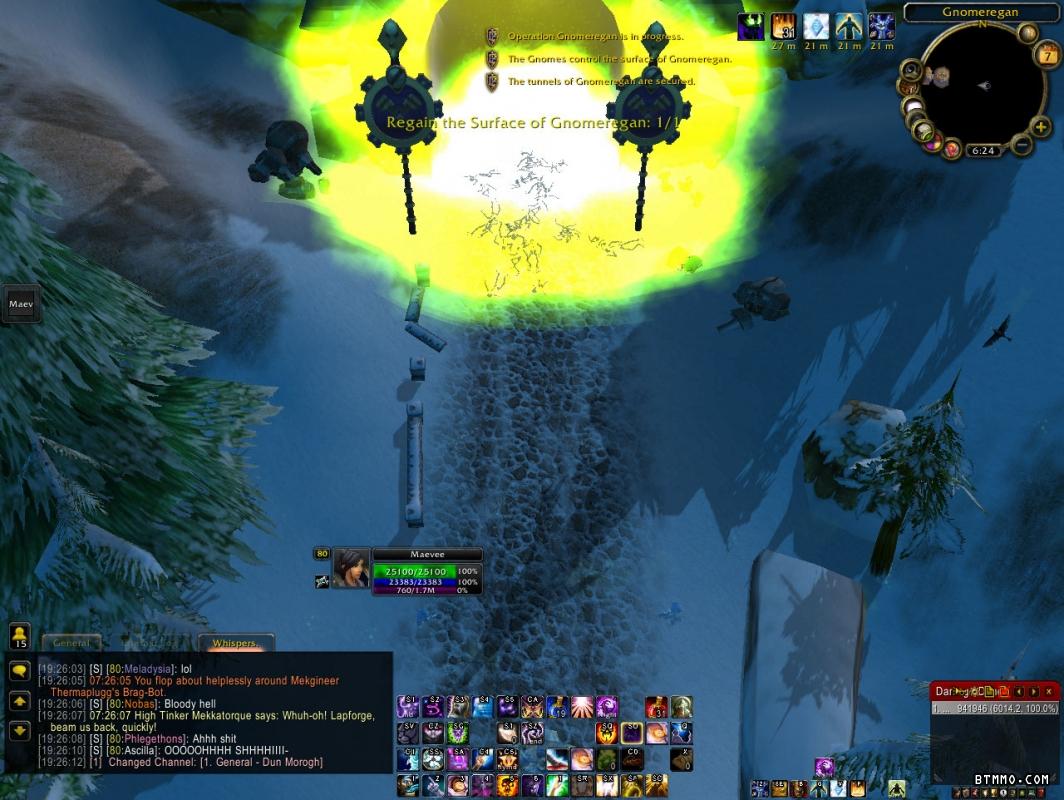Open the social button showing 15
1064x800 pixels.
(19, 636)
